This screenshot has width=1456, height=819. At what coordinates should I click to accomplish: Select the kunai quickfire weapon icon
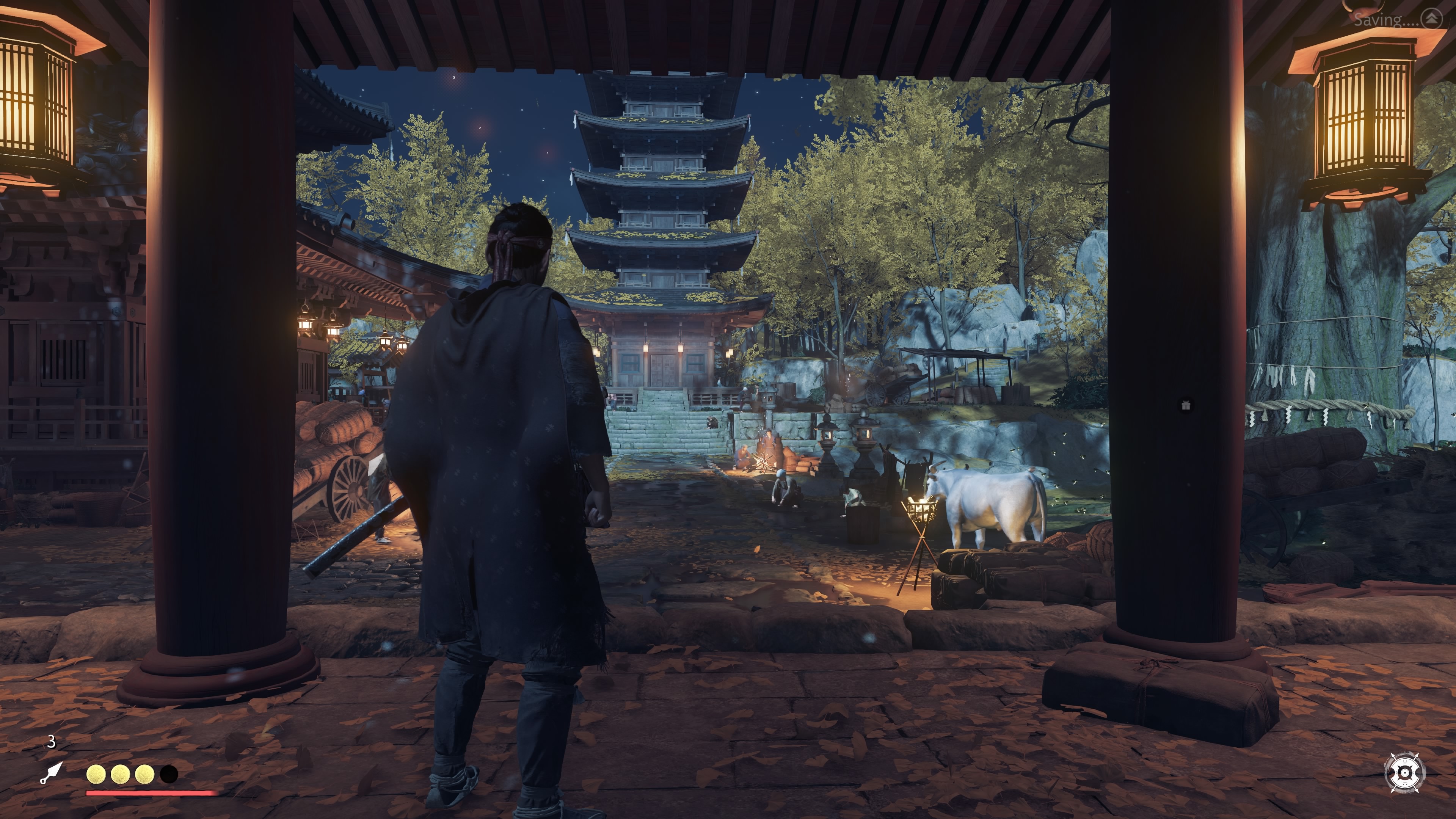(52, 772)
